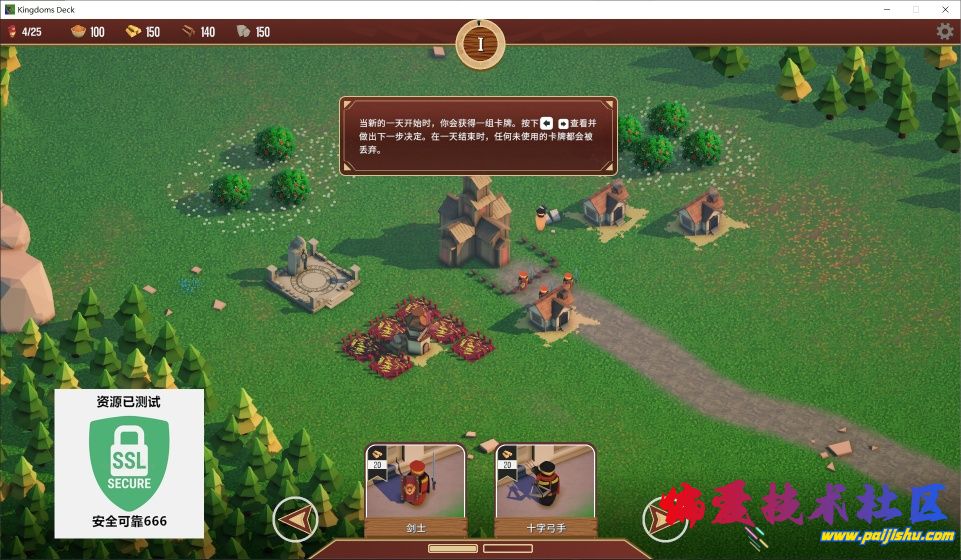This screenshot has width=961, height=560.
Task: Switch to the first card page indicator
Action: click(x=452, y=549)
